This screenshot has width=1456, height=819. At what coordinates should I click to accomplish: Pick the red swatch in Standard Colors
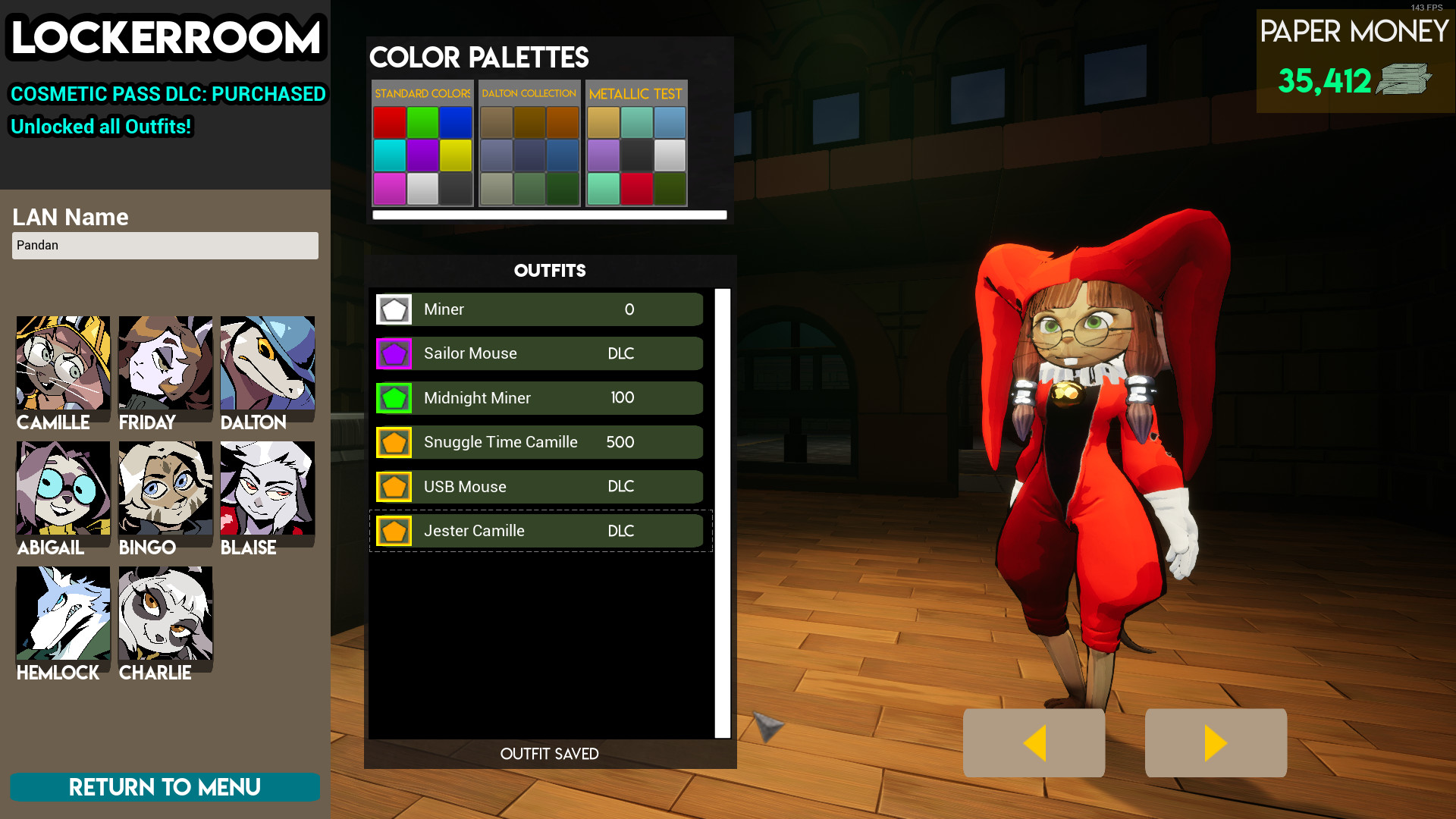[390, 122]
